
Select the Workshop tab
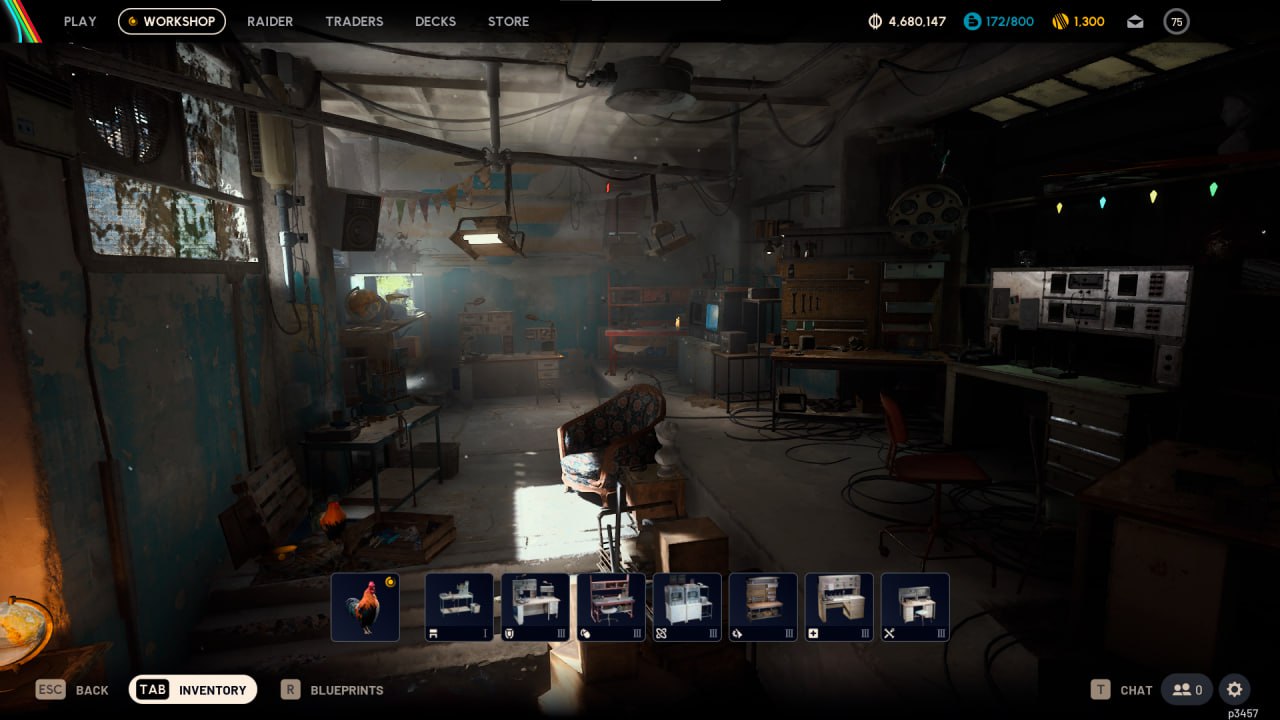[172, 21]
